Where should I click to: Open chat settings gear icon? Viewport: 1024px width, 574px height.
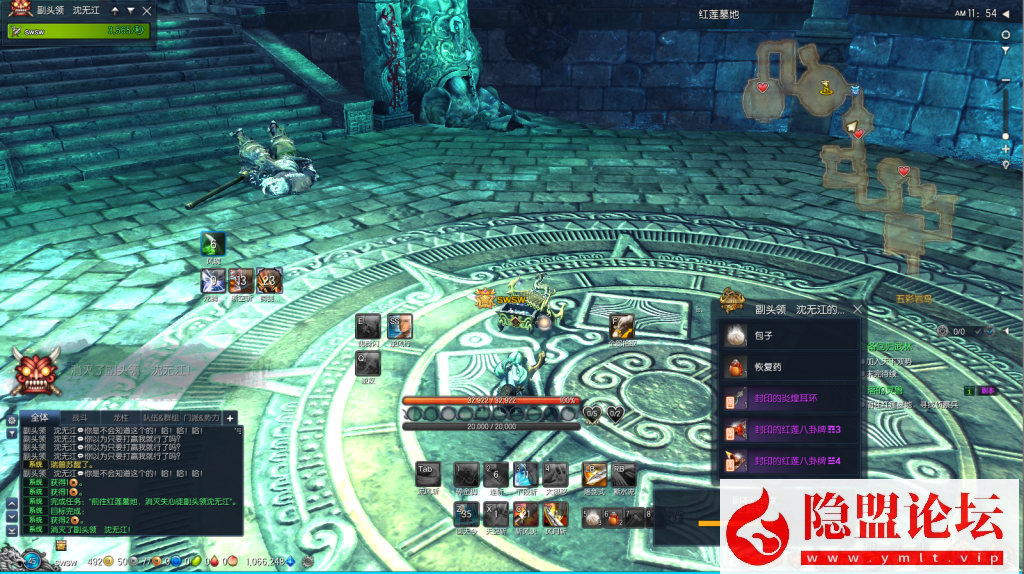click(x=11, y=419)
